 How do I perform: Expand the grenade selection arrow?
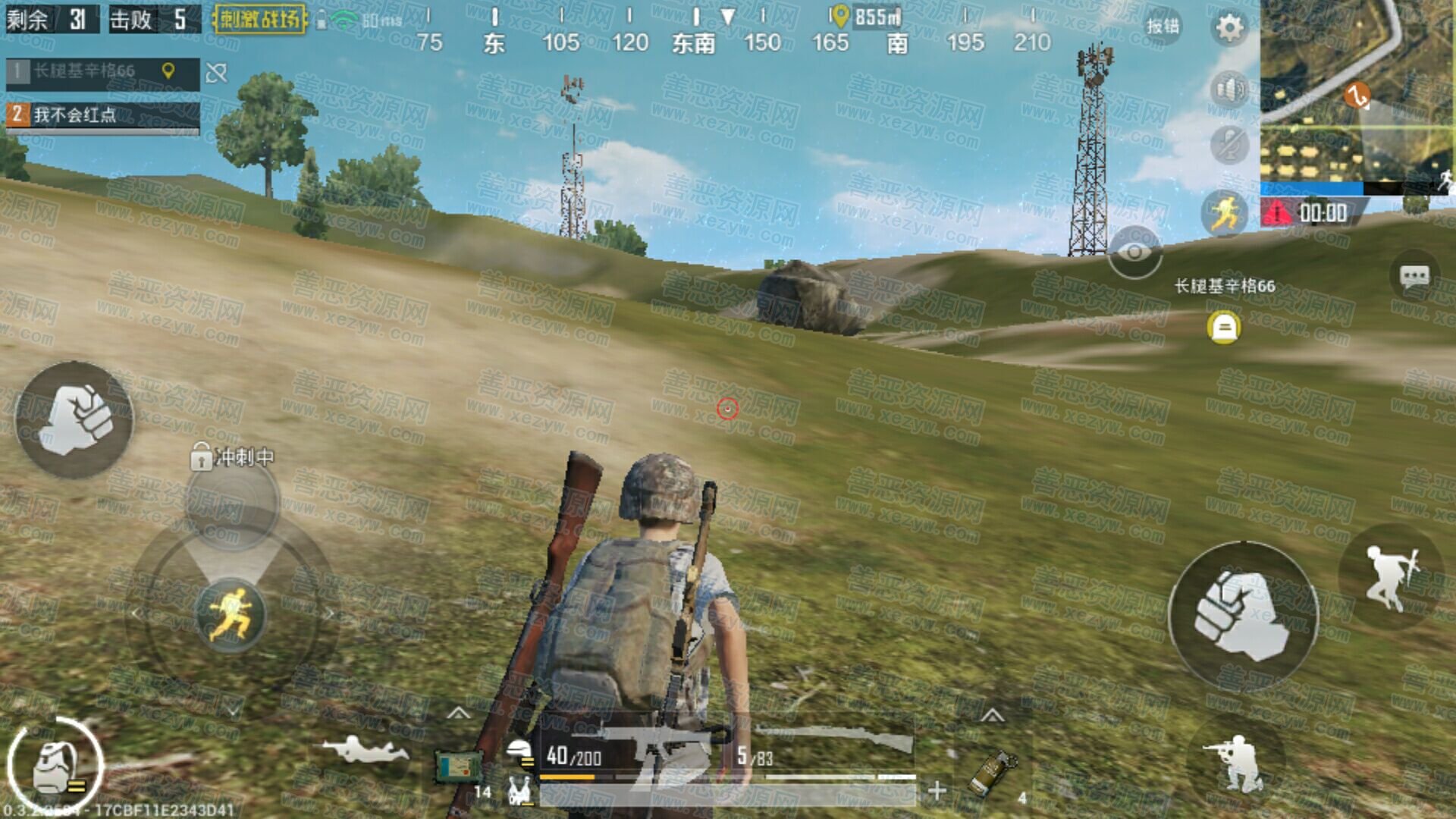[x=992, y=715]
